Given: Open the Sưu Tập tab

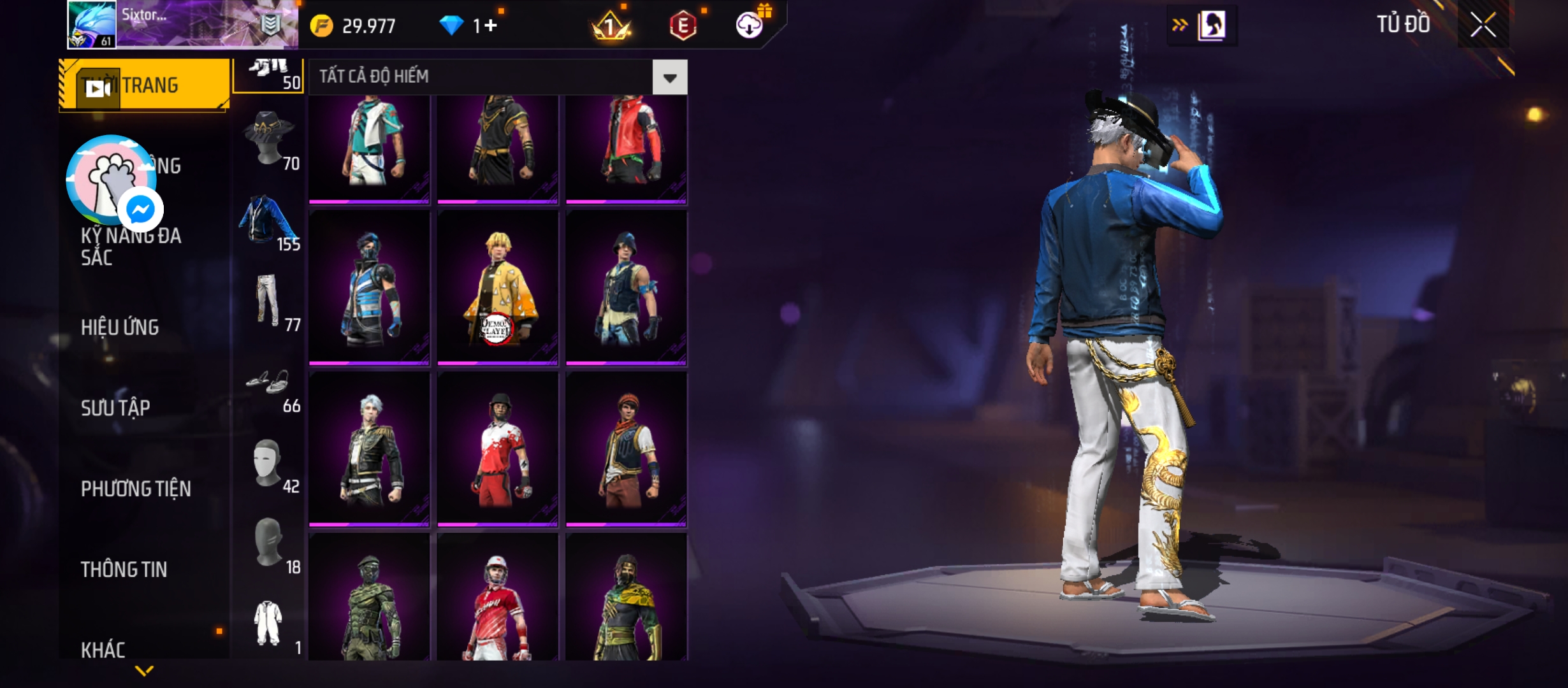Looking at the screenshot, I should click(x=115, y=408).
